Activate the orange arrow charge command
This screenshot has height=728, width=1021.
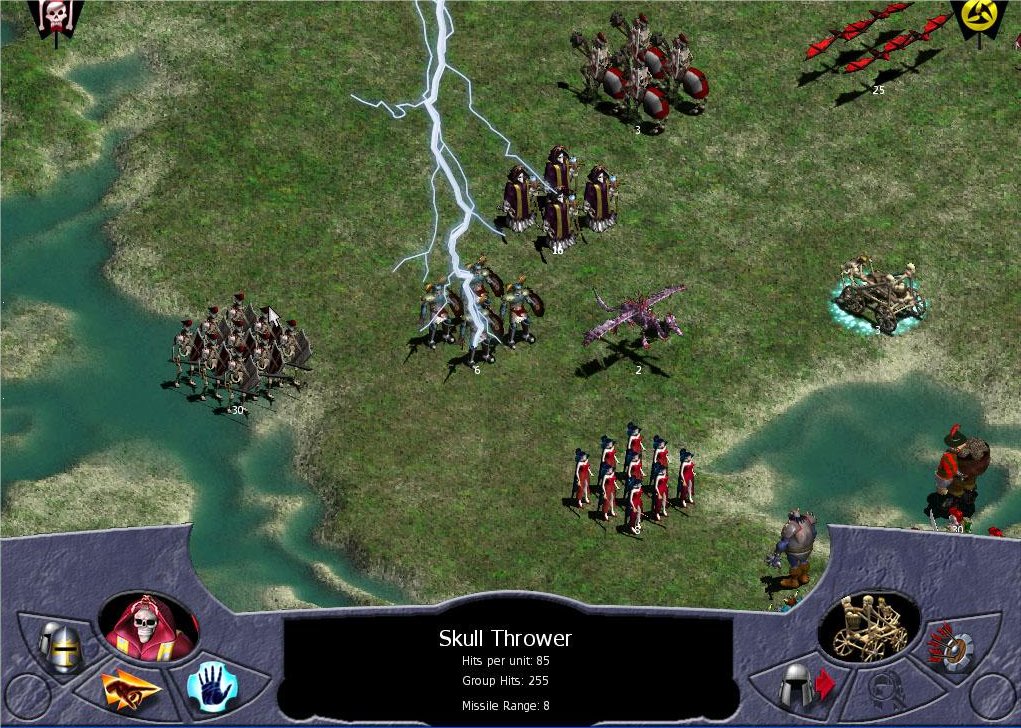pyautogui.click(x=132, y=688)
